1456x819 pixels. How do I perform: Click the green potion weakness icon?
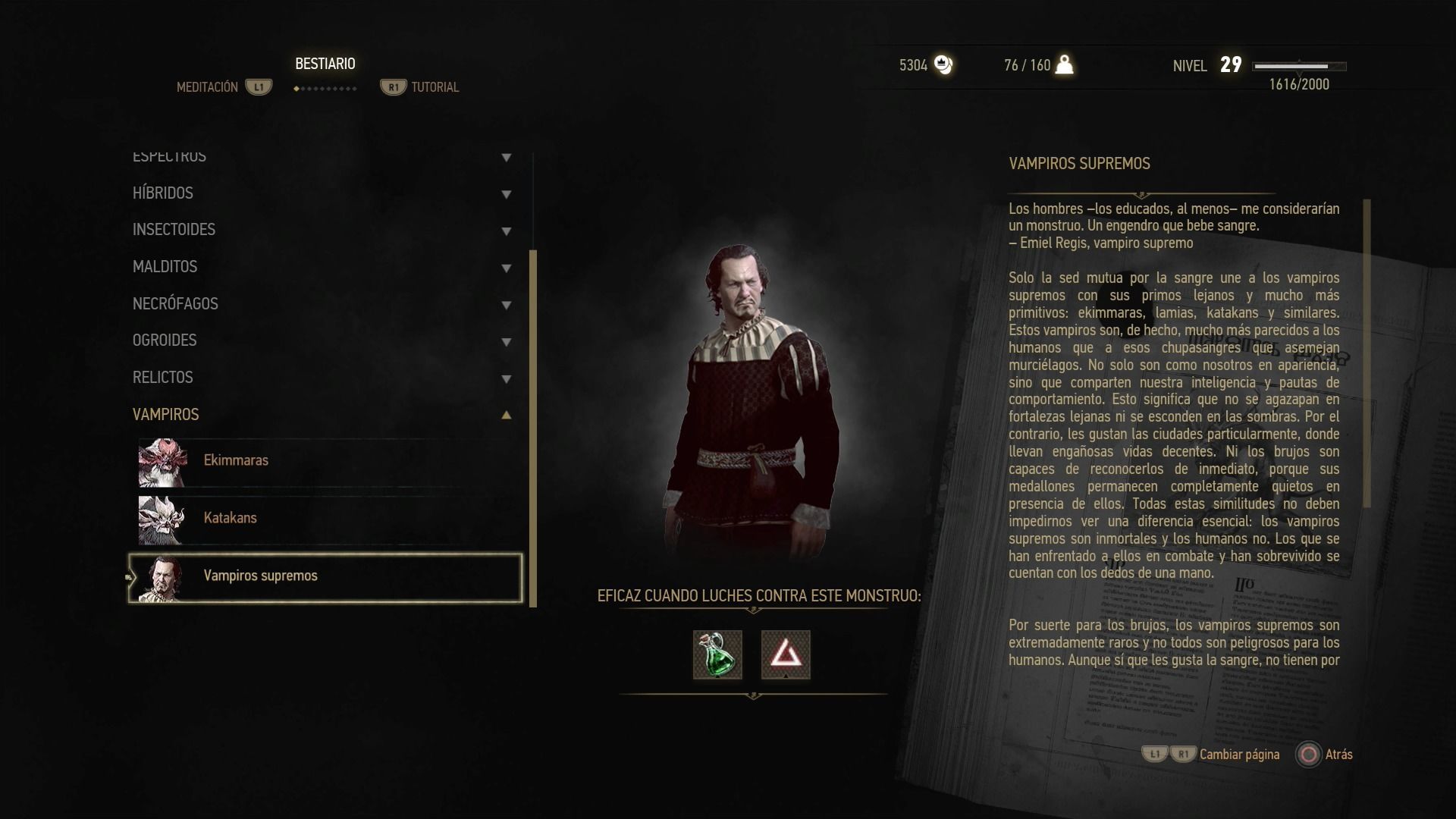pos(717,654)
